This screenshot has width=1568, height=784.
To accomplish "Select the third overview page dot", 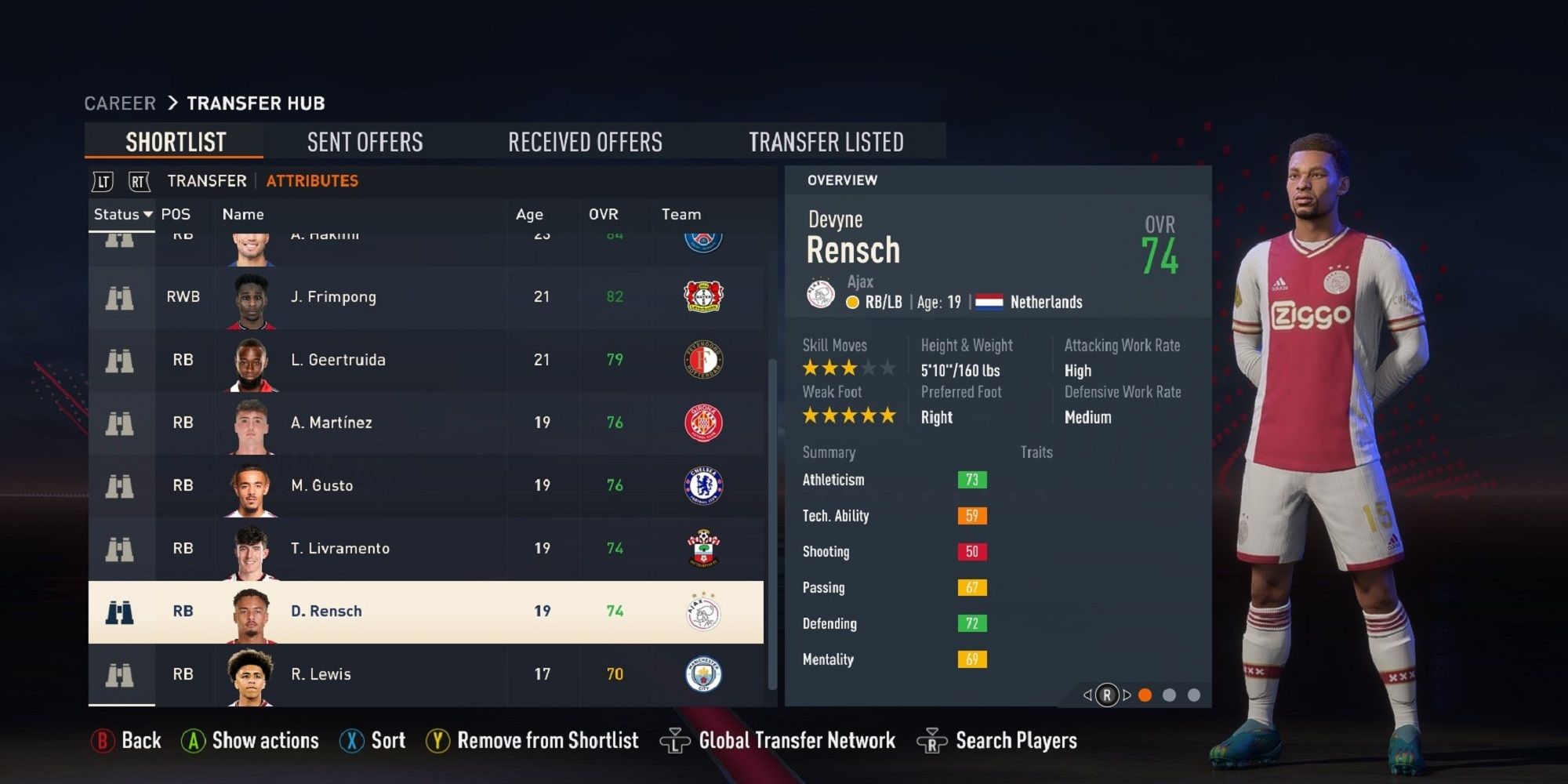I will point(1195,694).
